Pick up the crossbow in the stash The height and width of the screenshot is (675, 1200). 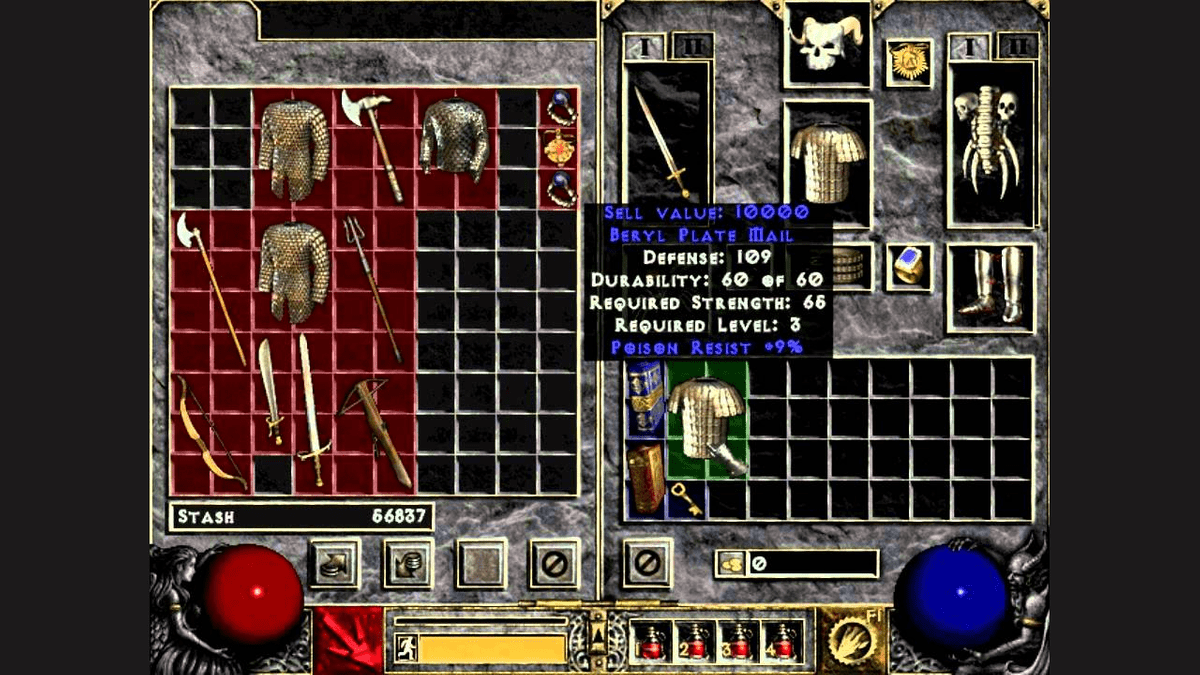pos(373,430)
